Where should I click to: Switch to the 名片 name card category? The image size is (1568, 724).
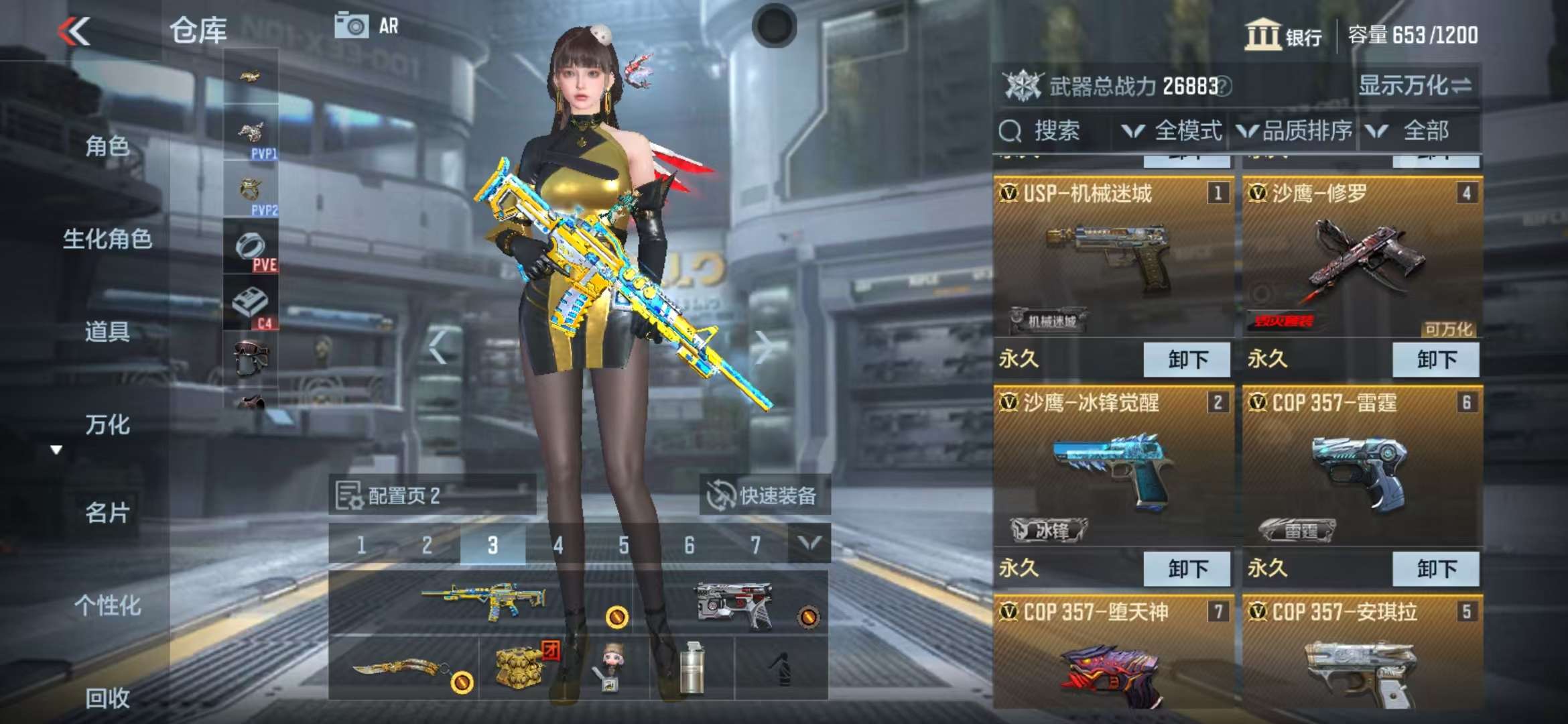[107, 513]
